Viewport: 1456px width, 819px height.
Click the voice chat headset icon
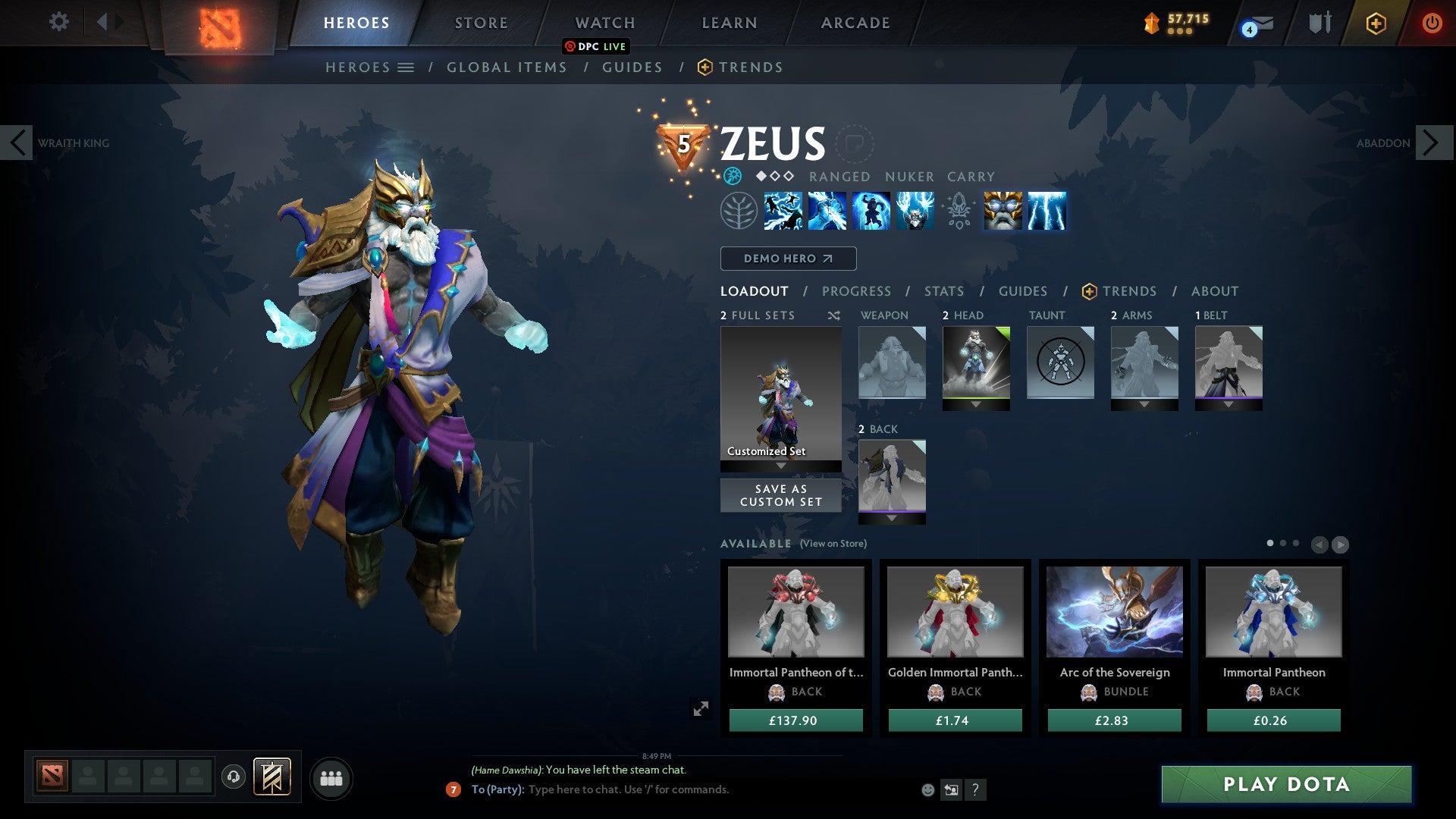click(x=232, y=777)
